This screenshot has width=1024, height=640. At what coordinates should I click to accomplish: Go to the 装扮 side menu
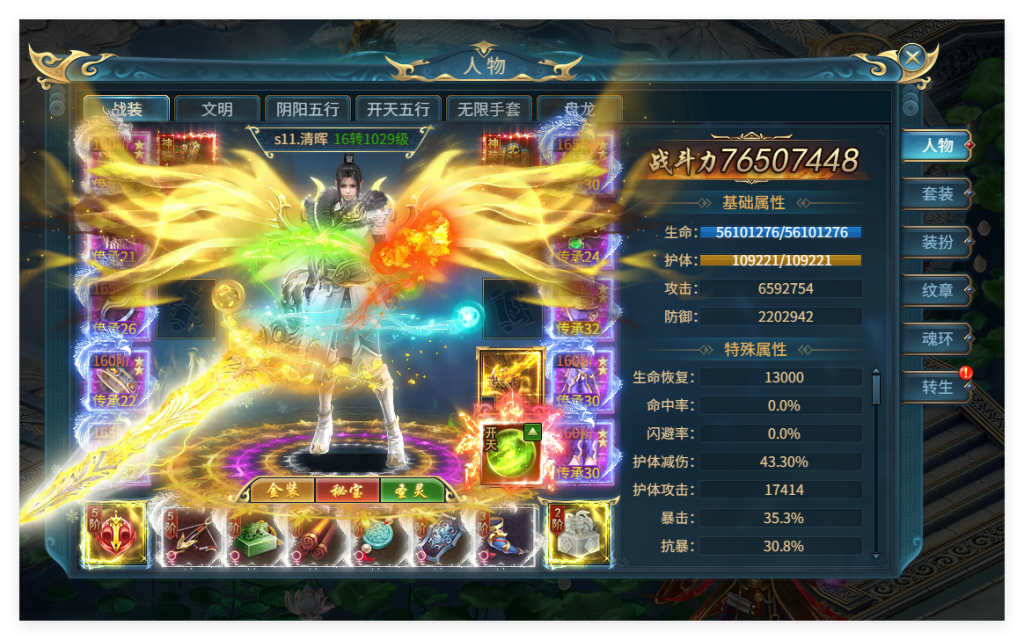(x=937, y=242)
